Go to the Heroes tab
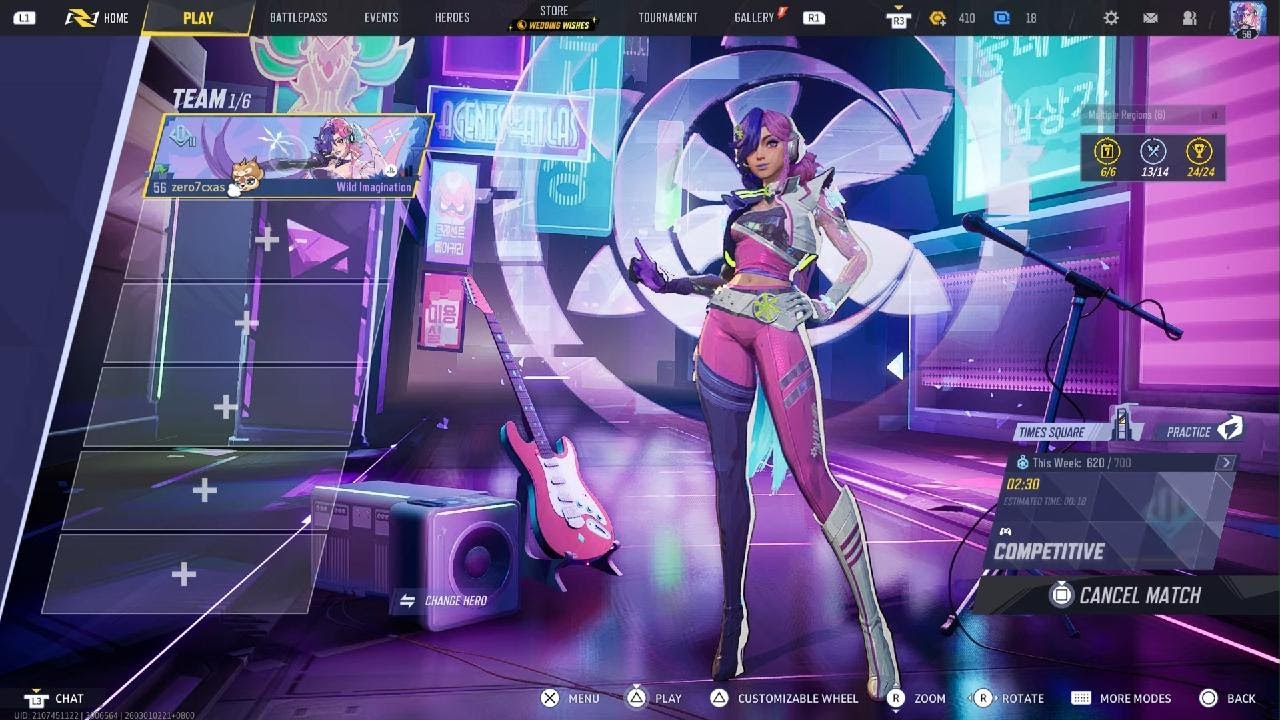Viewport: 1280px width, 720px height. [x=452, y=18]
